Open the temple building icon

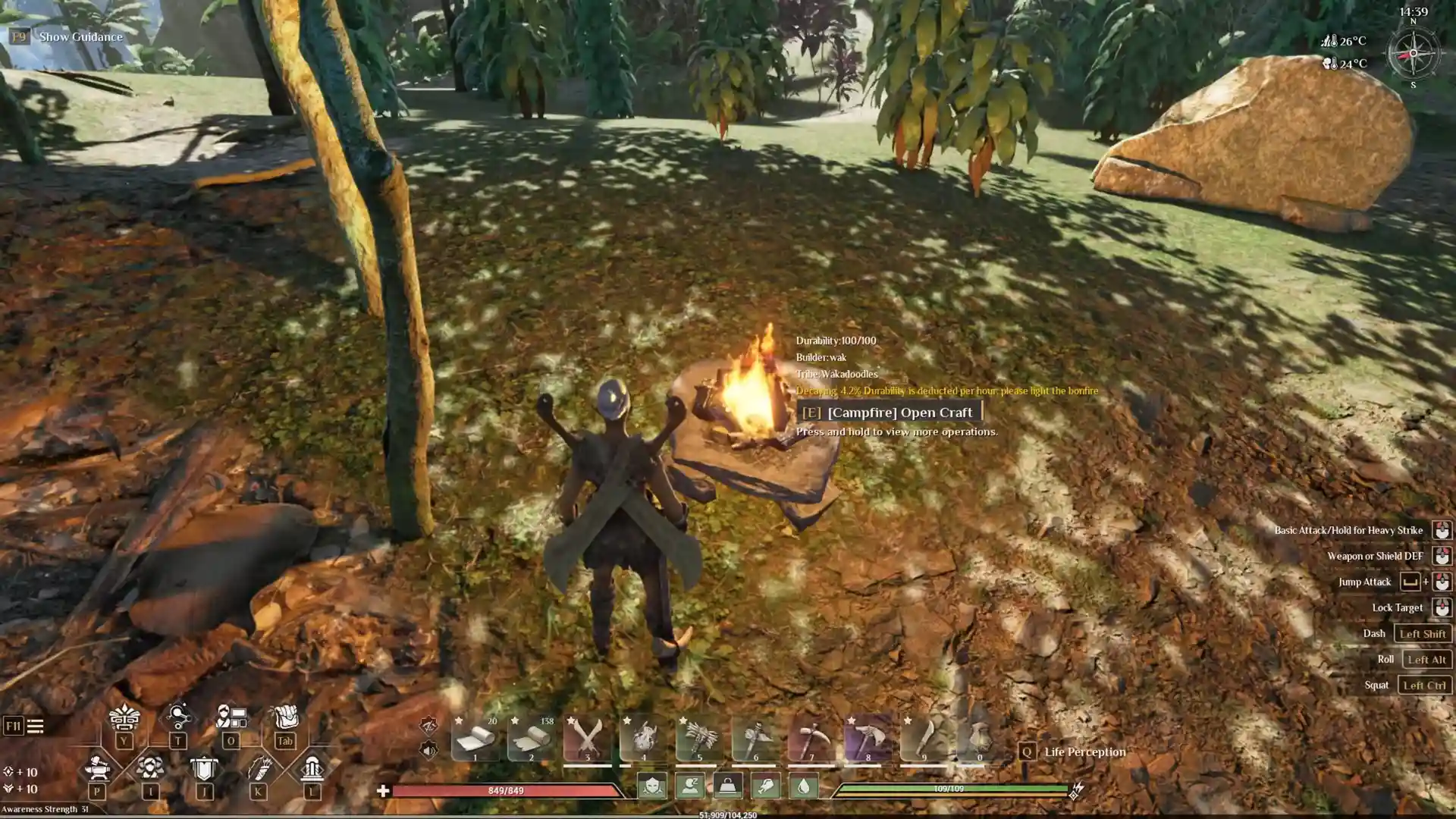click(312, 768)
